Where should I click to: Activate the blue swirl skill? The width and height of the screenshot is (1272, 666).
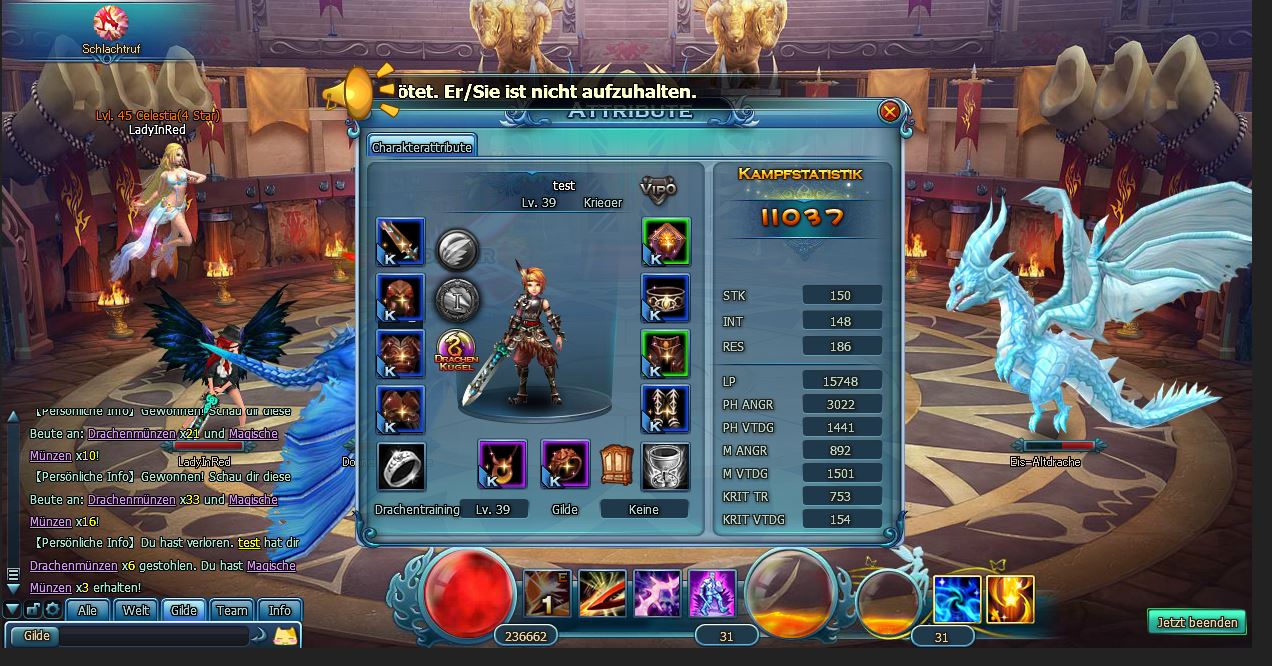coord(957,599)
